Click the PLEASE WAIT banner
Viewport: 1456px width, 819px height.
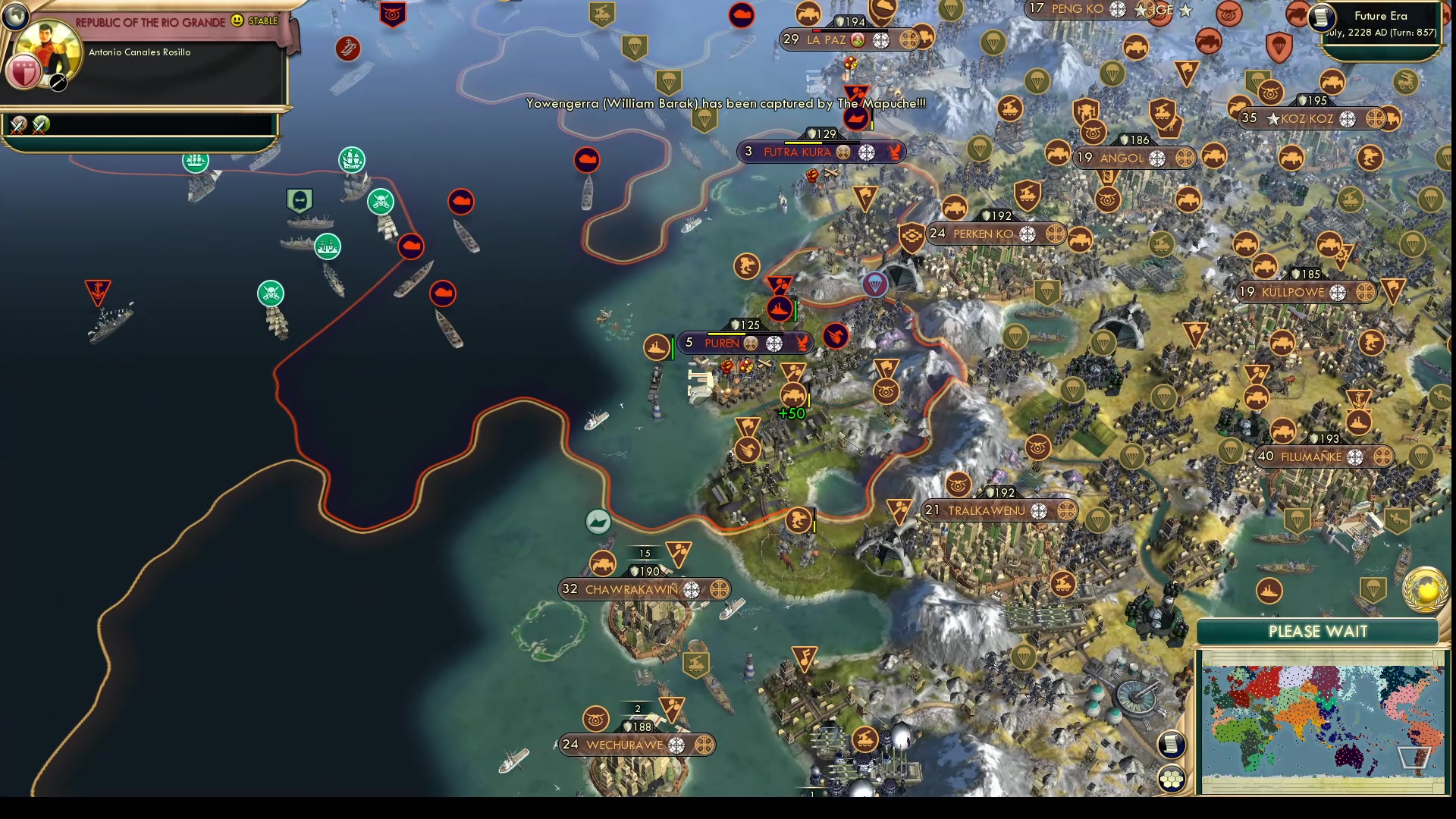1317,631
